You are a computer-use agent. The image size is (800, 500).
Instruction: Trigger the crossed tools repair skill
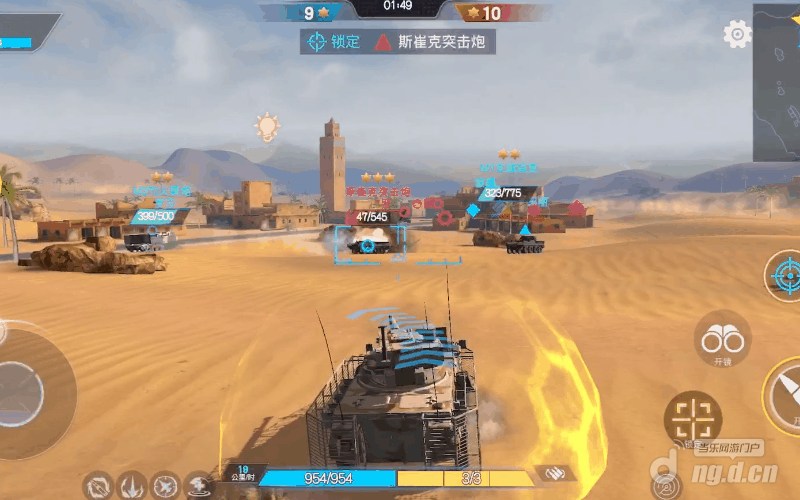[x=165, y=485]
